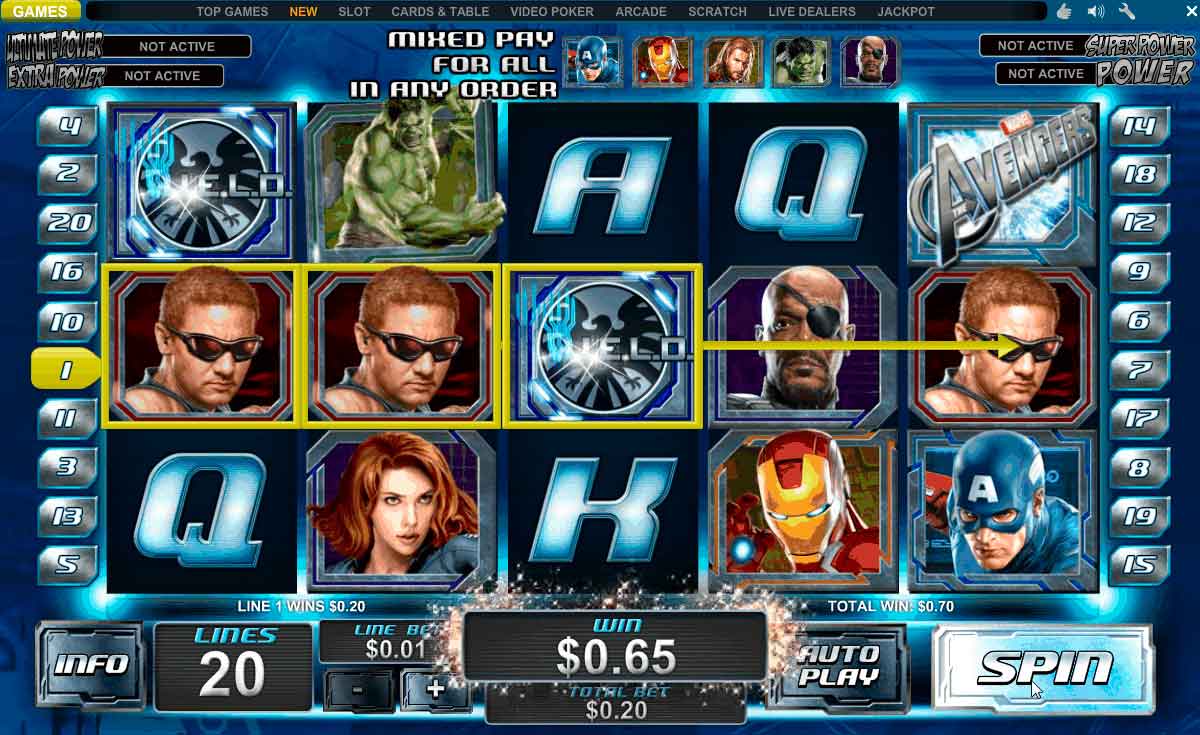
Task: Increase the line bet with plus button
Action: tap(435, 688)
